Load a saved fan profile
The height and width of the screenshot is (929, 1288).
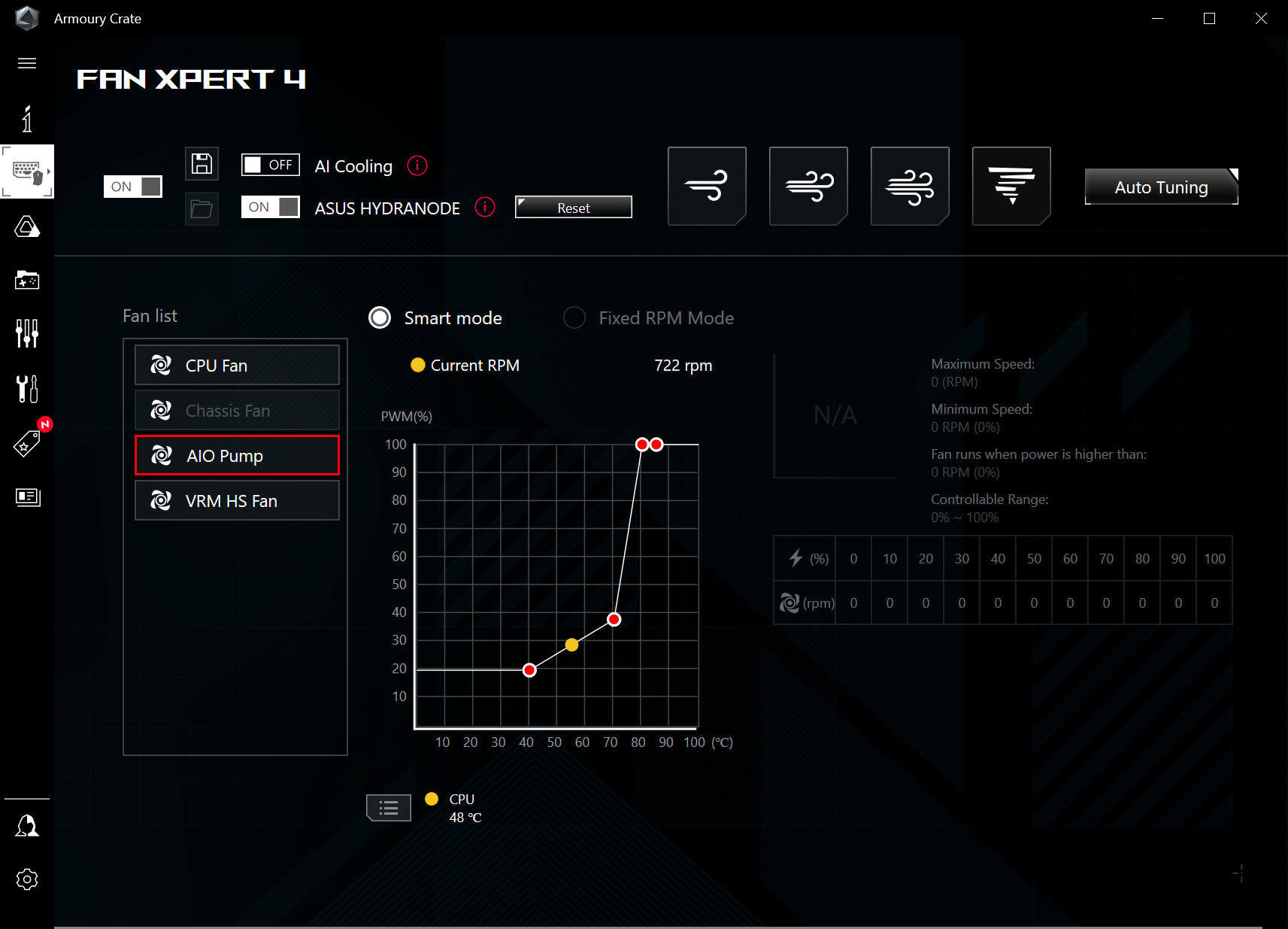pyautogui.click(x=201, y=208)
